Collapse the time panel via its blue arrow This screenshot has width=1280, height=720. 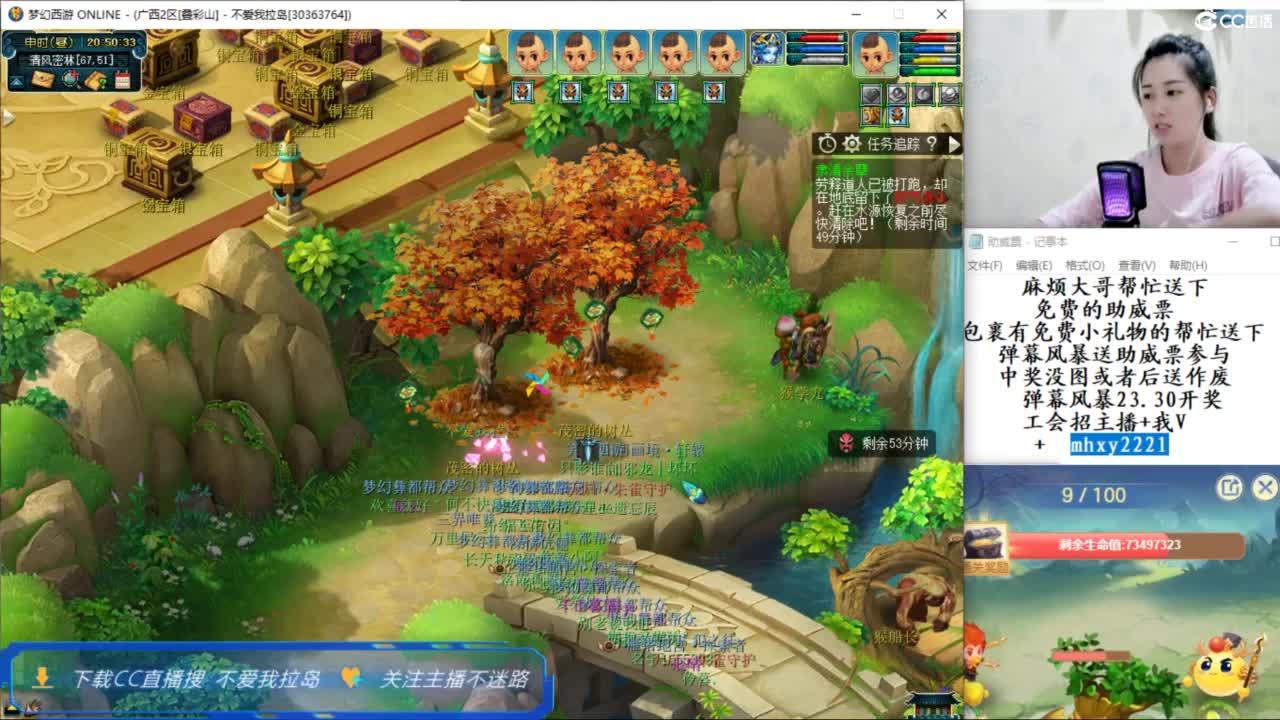pyautogui.click(x=16, y=79)
